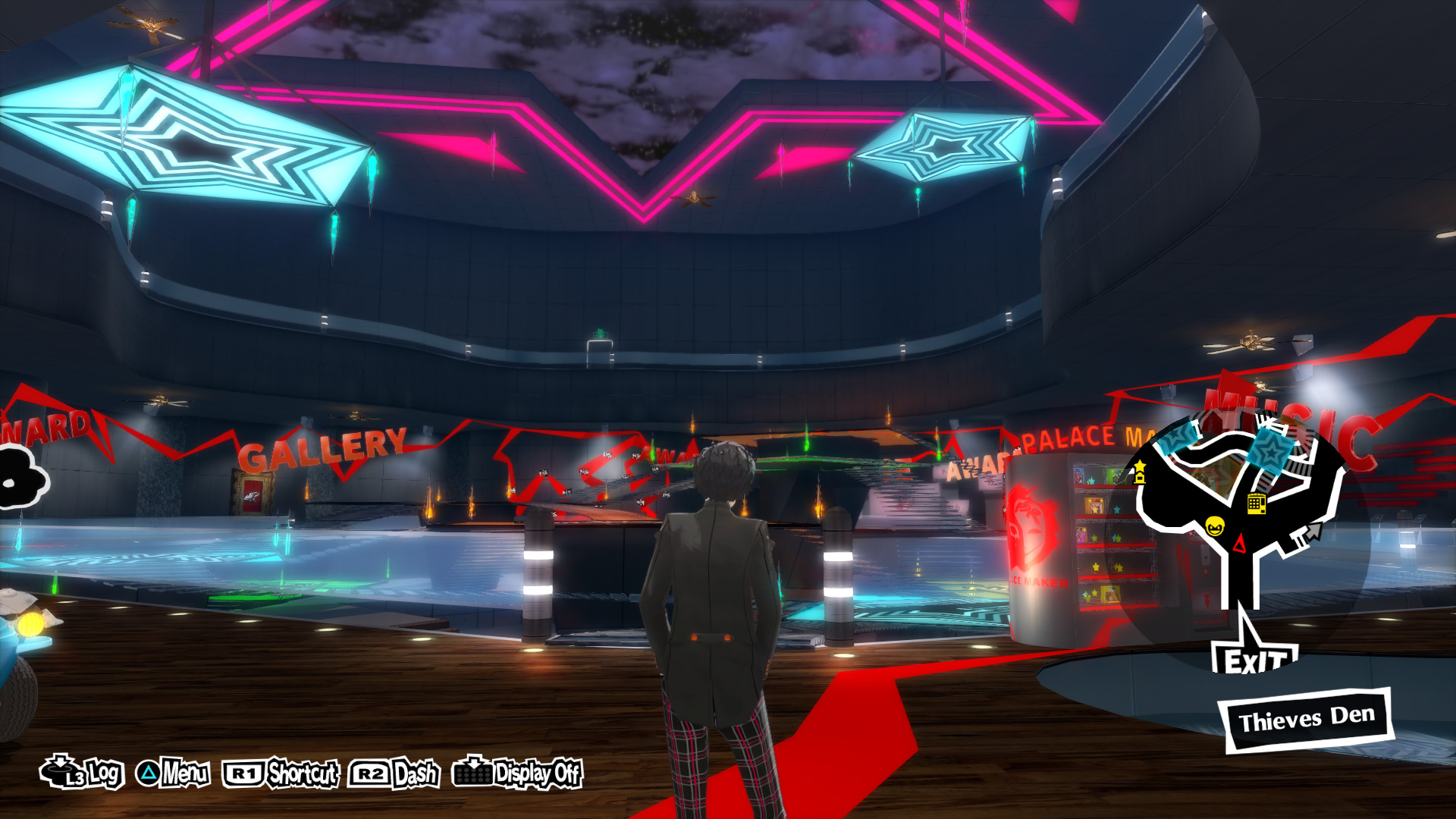The width and height of the screenshot is (1456, 819).
Task: Click the starred shop icon on the minimap
Action: click(x=1139, y=470)
